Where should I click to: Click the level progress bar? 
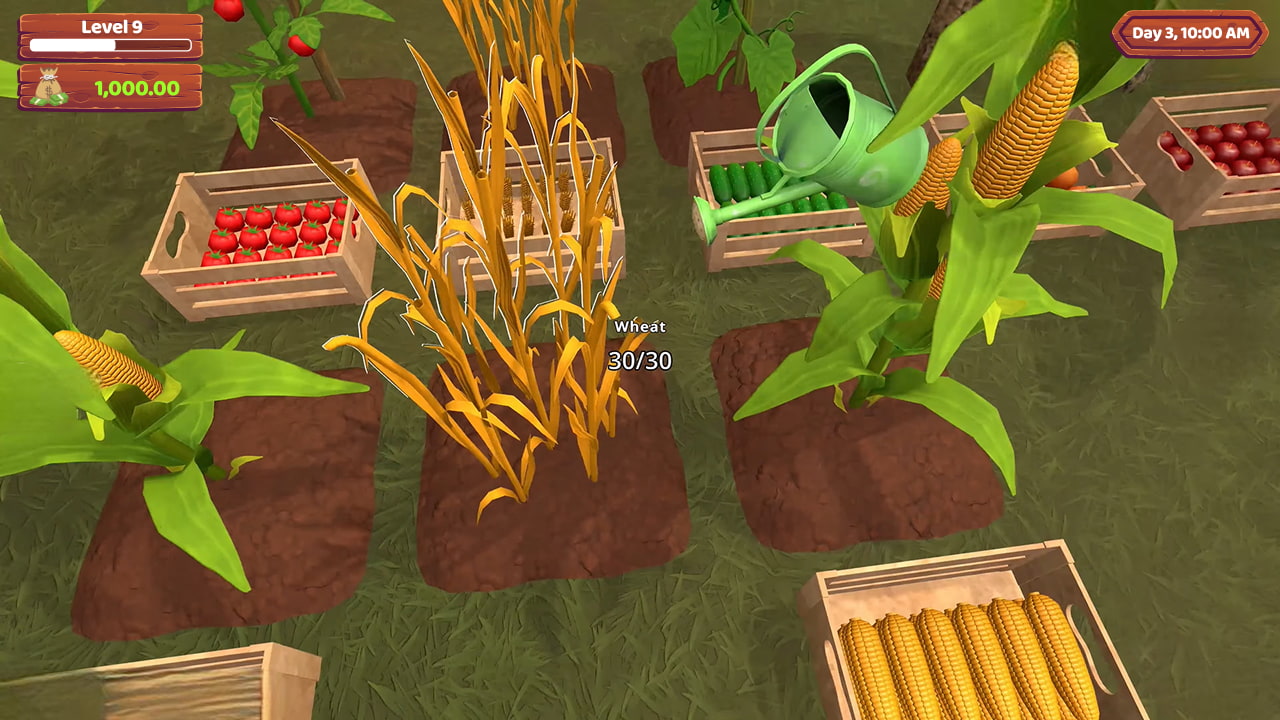click(x=110, y=48)
